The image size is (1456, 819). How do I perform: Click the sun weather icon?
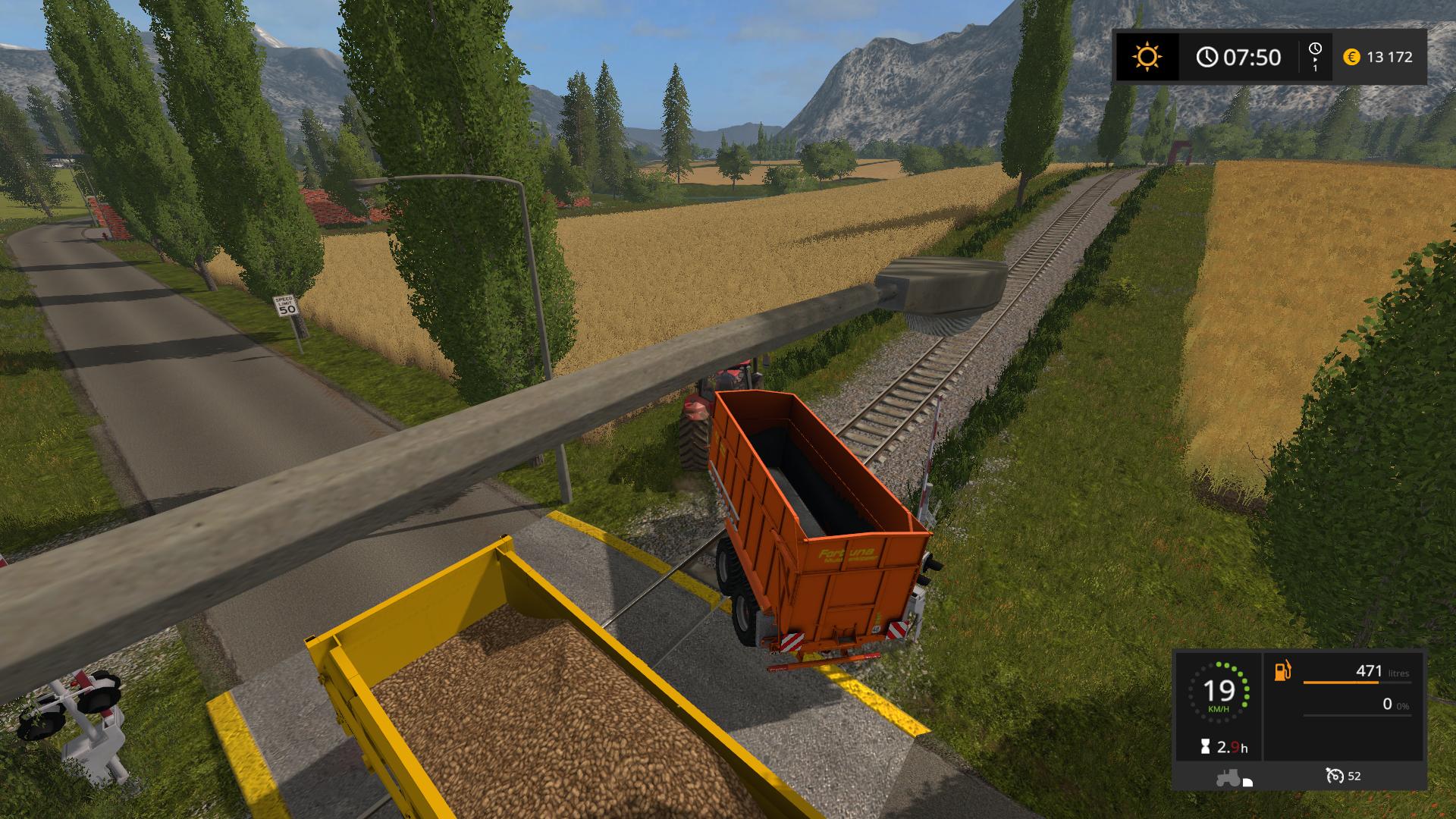point(1147,57)
